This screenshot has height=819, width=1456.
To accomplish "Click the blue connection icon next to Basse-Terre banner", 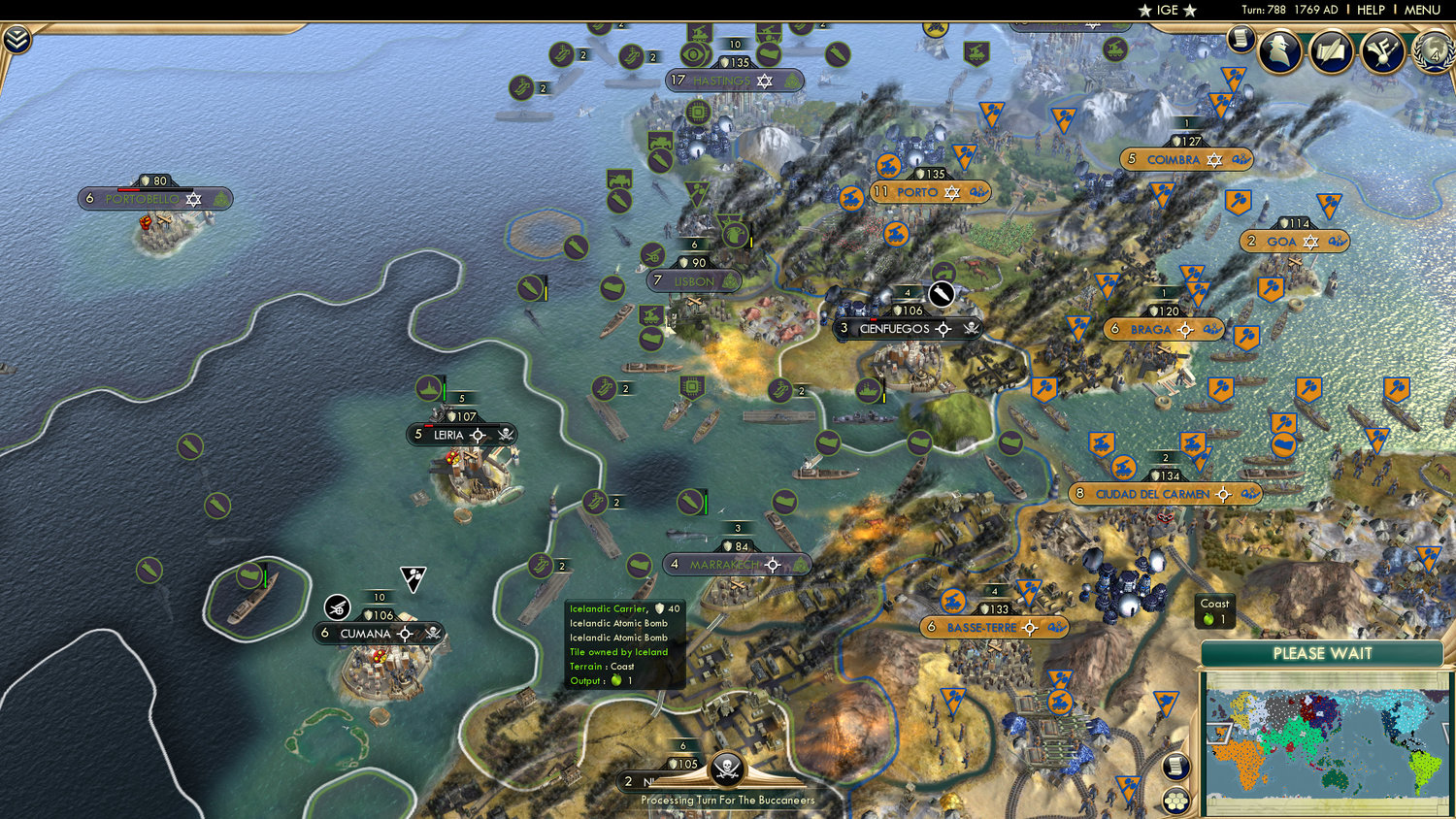I will (1058, 628).
